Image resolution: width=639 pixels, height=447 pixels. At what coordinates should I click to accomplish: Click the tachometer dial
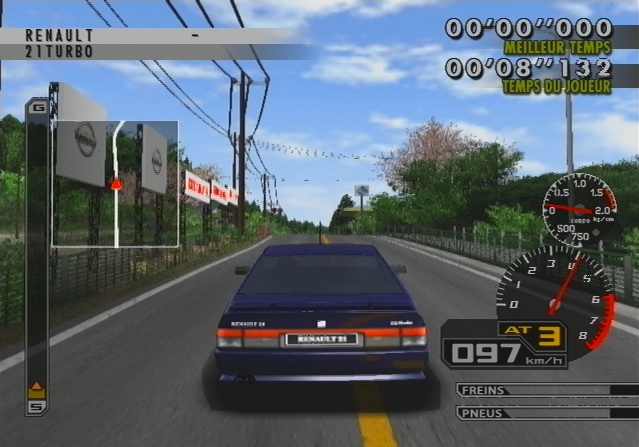click(556, 296)
